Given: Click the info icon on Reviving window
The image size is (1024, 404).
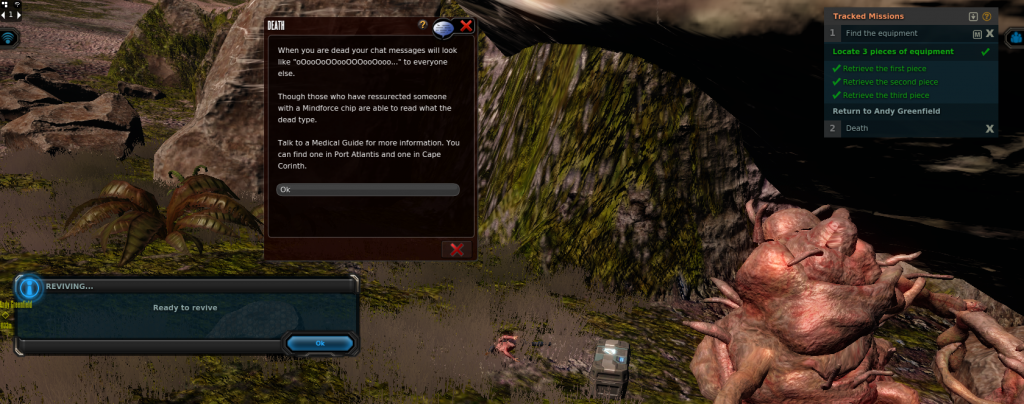Looking at the screenshot, I should pyautogui.click(x=30, y=288).
